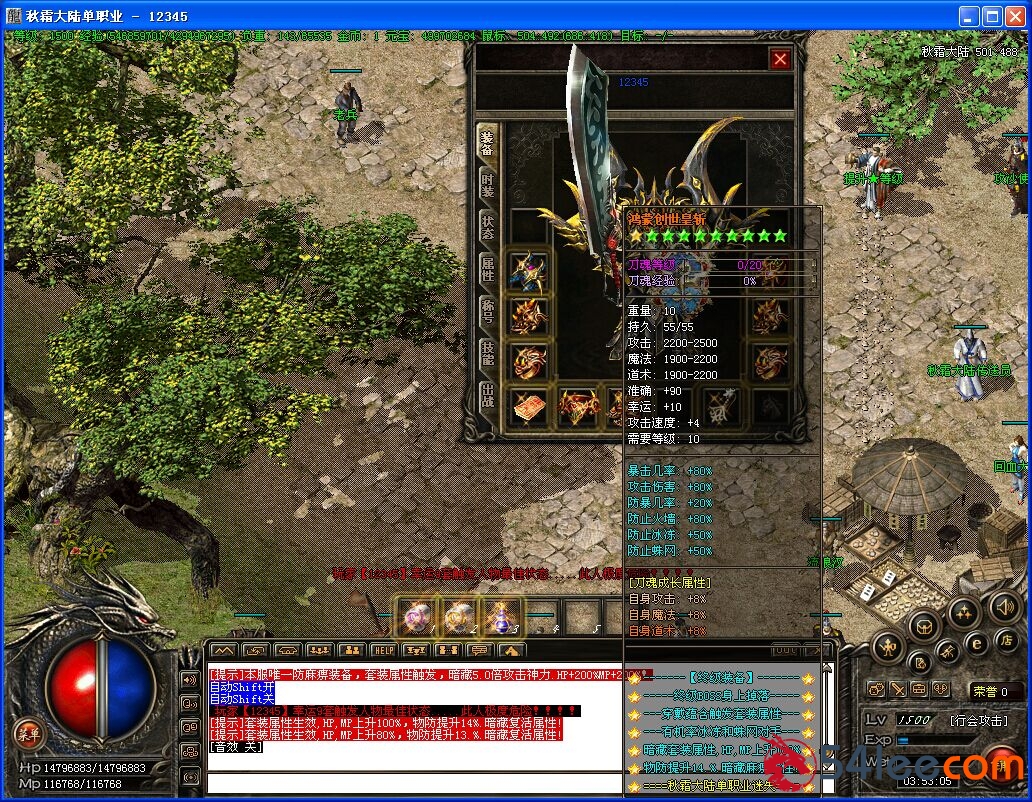The image size is (1032, 802).
Task: Click the HELP button above chat
Action: tap(385, 651)
